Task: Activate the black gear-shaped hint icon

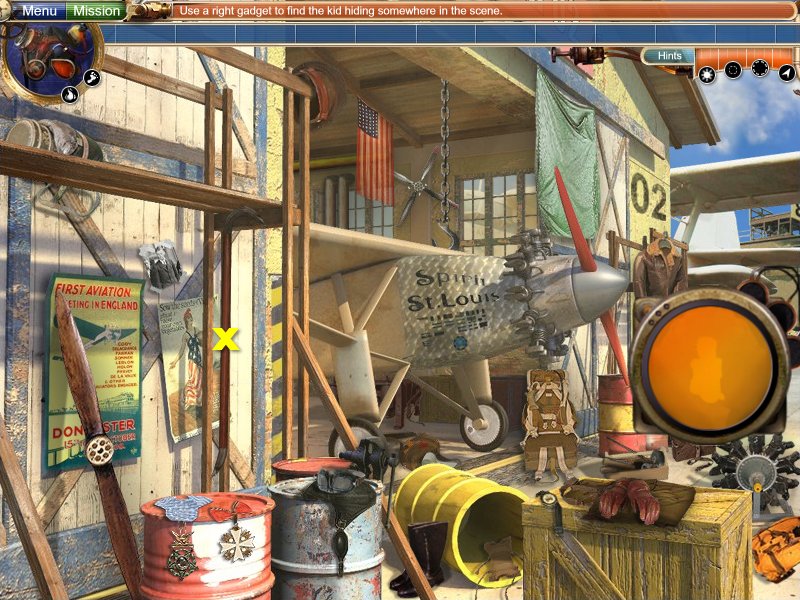Action: (x=760, y=68)
